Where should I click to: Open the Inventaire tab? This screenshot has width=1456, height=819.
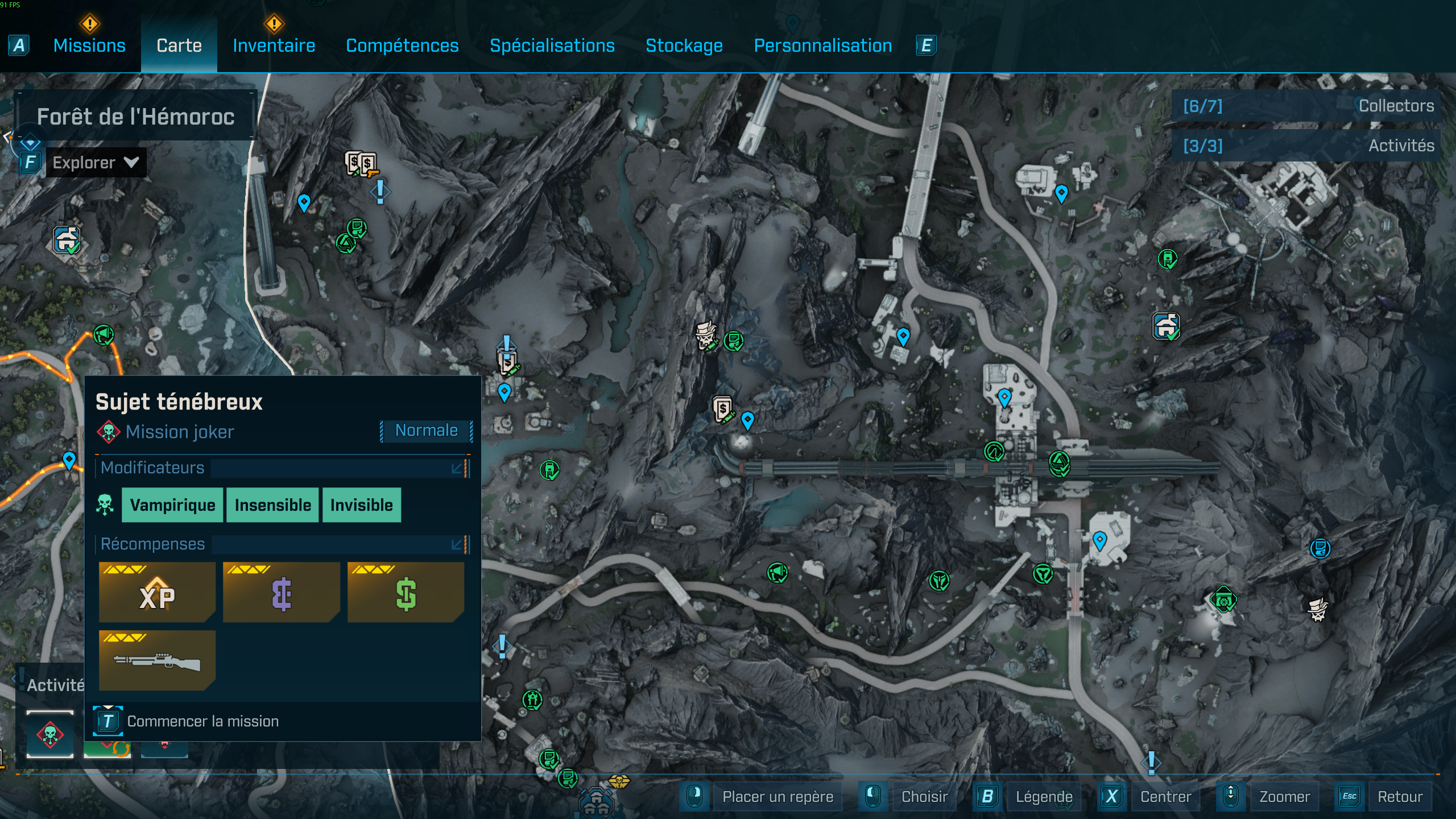tap(274, 45)
